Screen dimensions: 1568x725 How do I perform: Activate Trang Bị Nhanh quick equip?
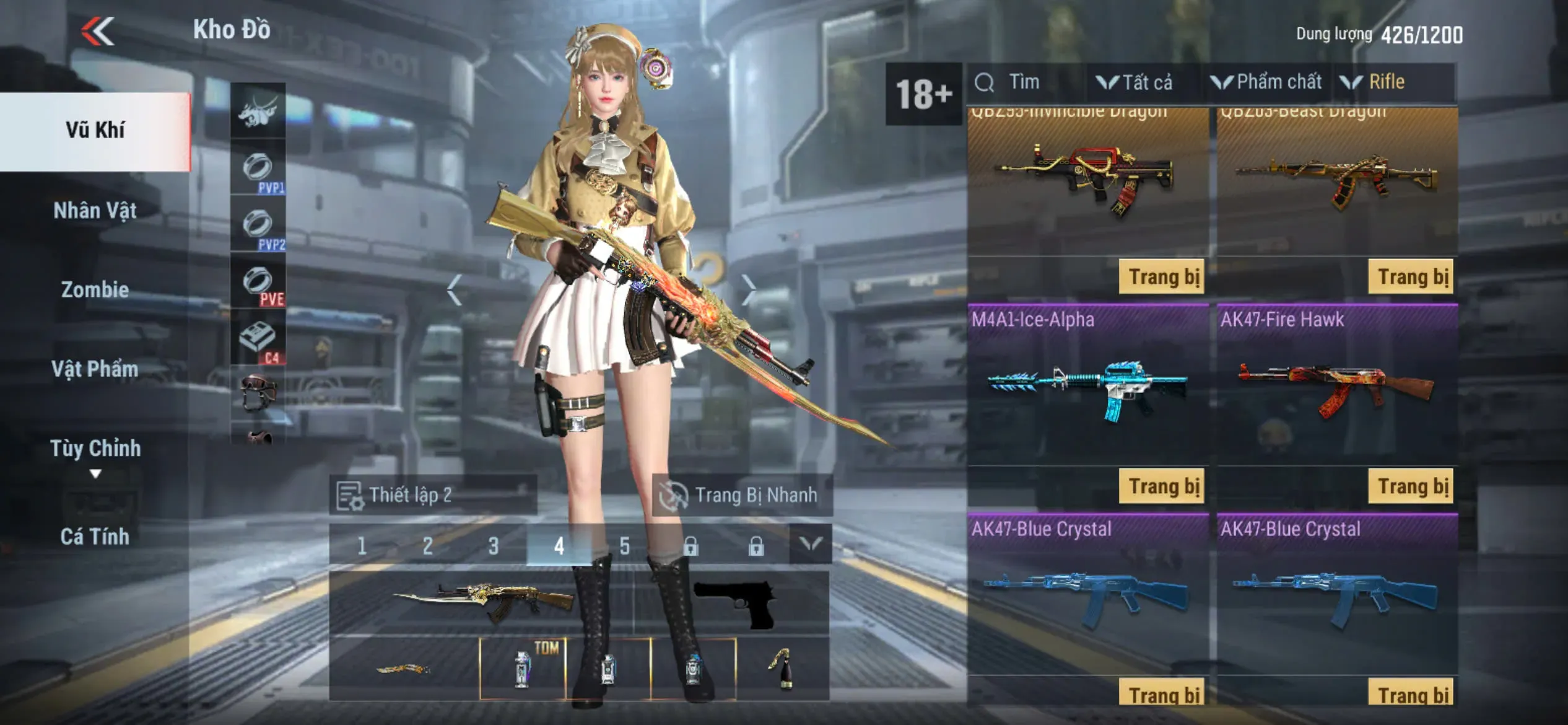click(x=742, y=495)
